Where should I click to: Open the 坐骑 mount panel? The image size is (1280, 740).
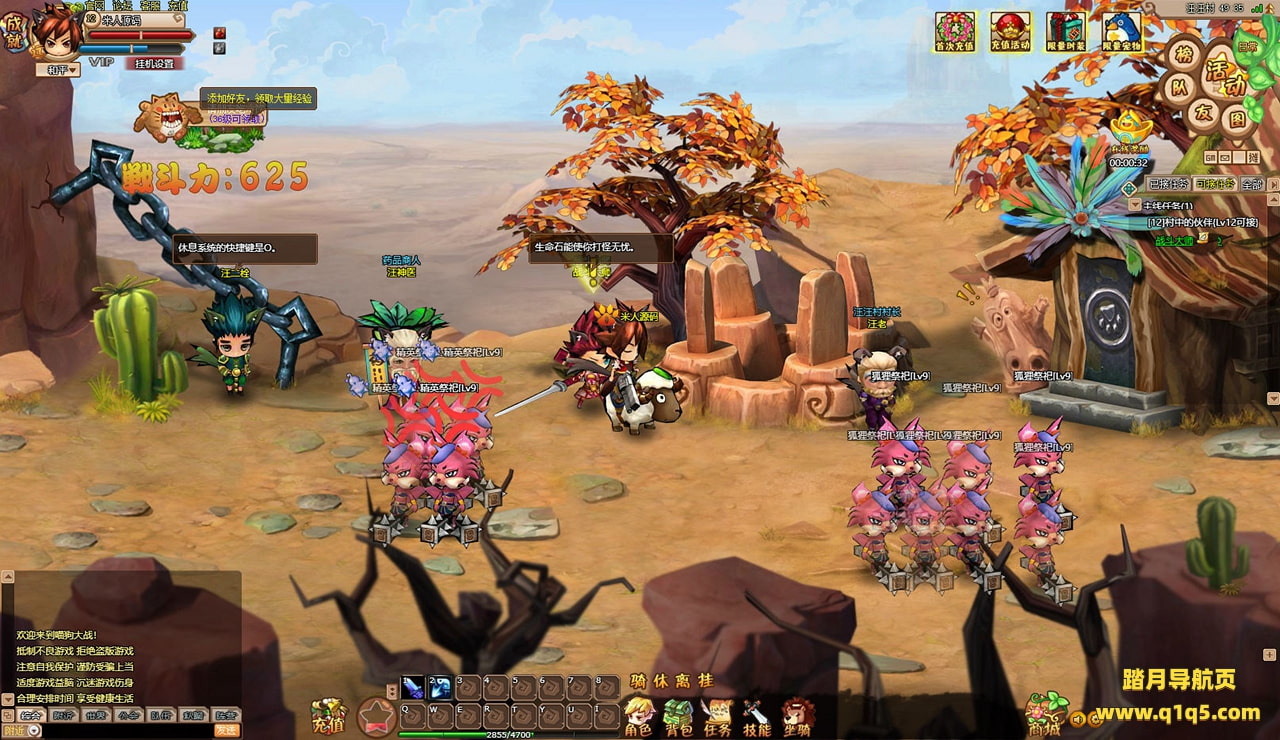pyautogui.click(x=797, y=716)
